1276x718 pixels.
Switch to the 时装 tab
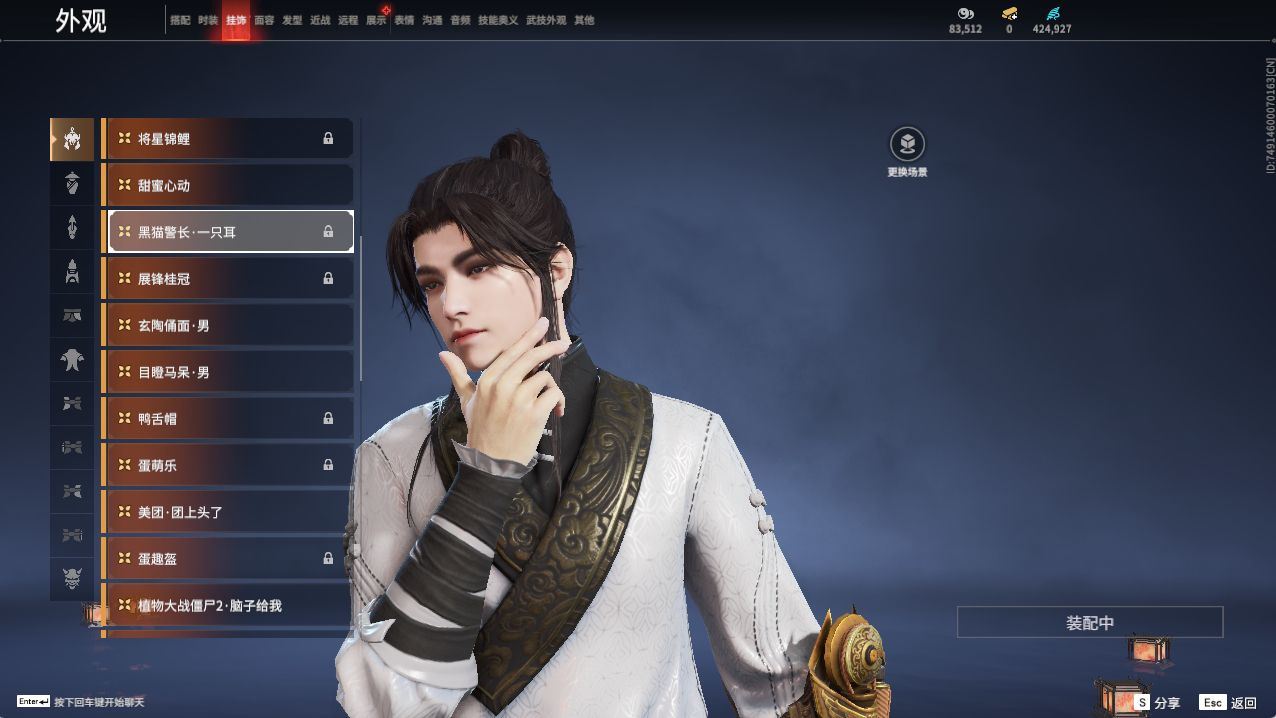tap(208, 20)
